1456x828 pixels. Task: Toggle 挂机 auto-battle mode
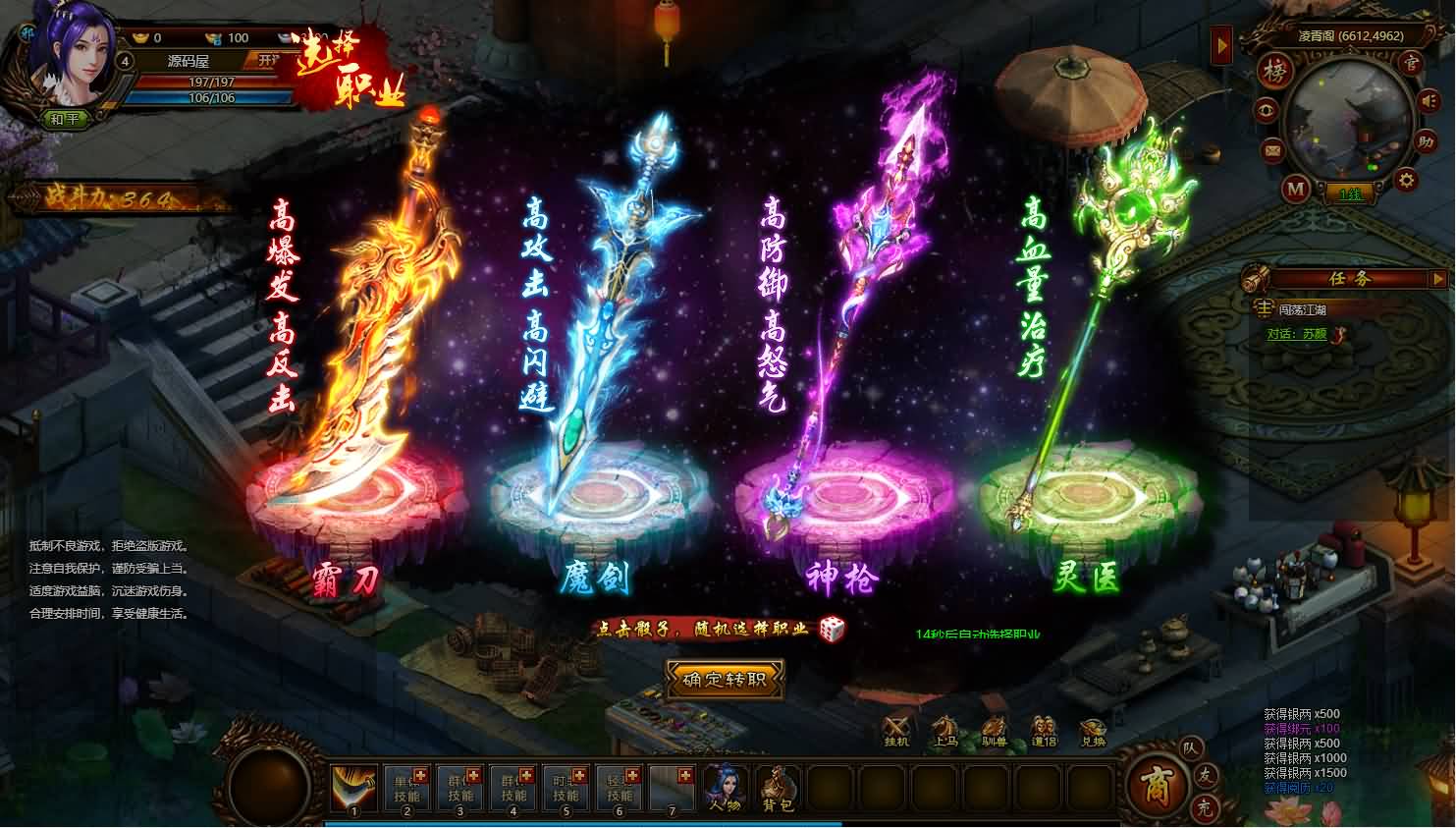click(x=897, y=730)
